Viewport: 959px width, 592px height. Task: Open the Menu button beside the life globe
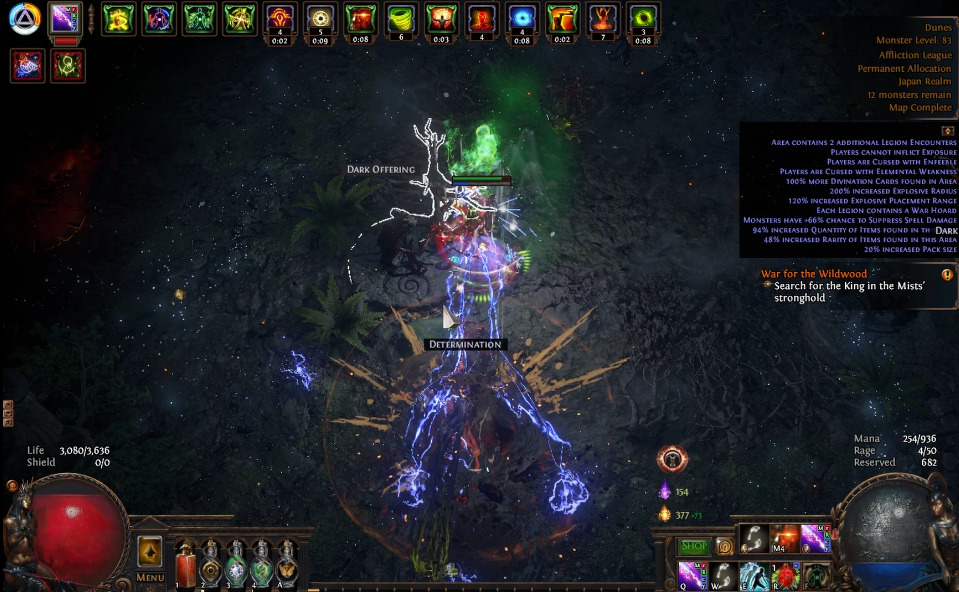pyautogui.click(x=150, y=577)
